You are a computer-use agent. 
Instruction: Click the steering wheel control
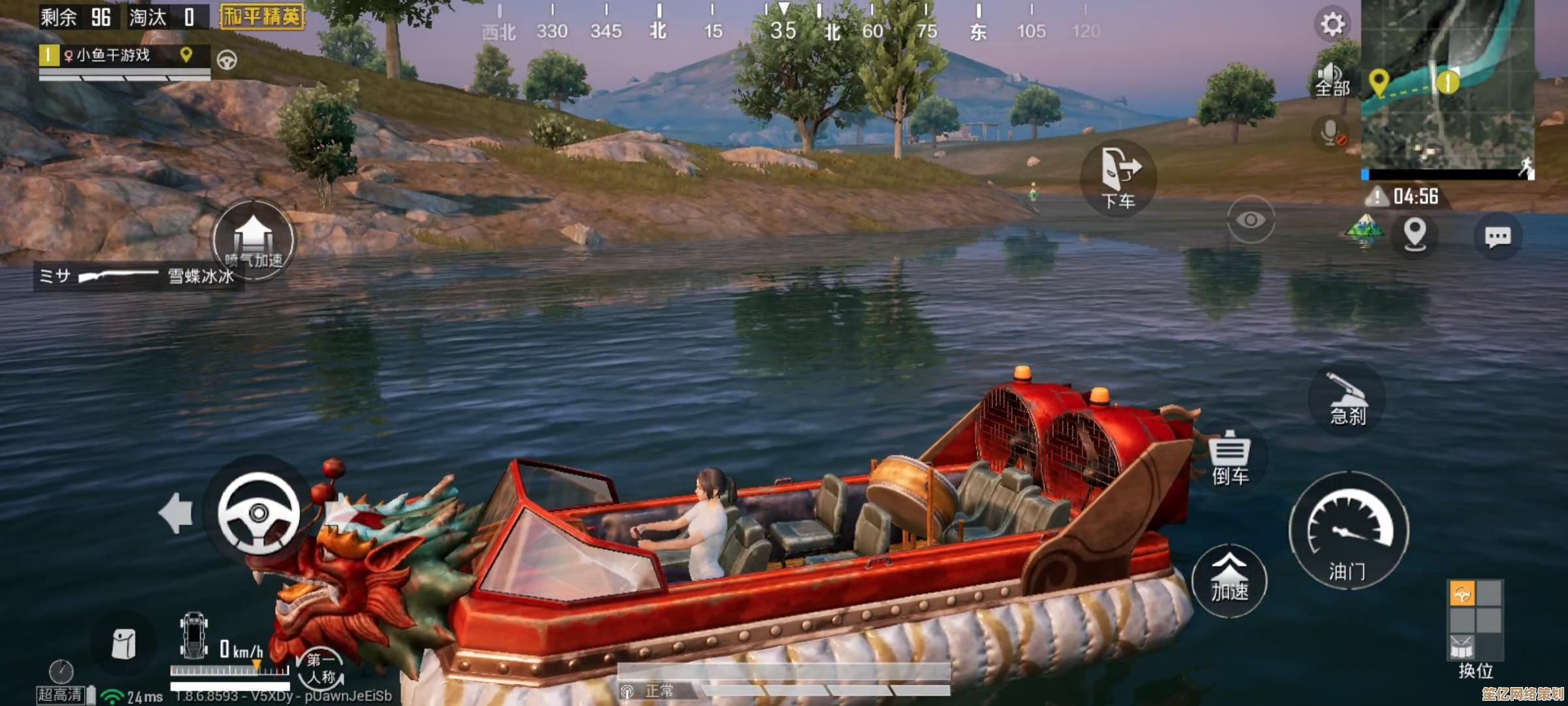(259, 513)
